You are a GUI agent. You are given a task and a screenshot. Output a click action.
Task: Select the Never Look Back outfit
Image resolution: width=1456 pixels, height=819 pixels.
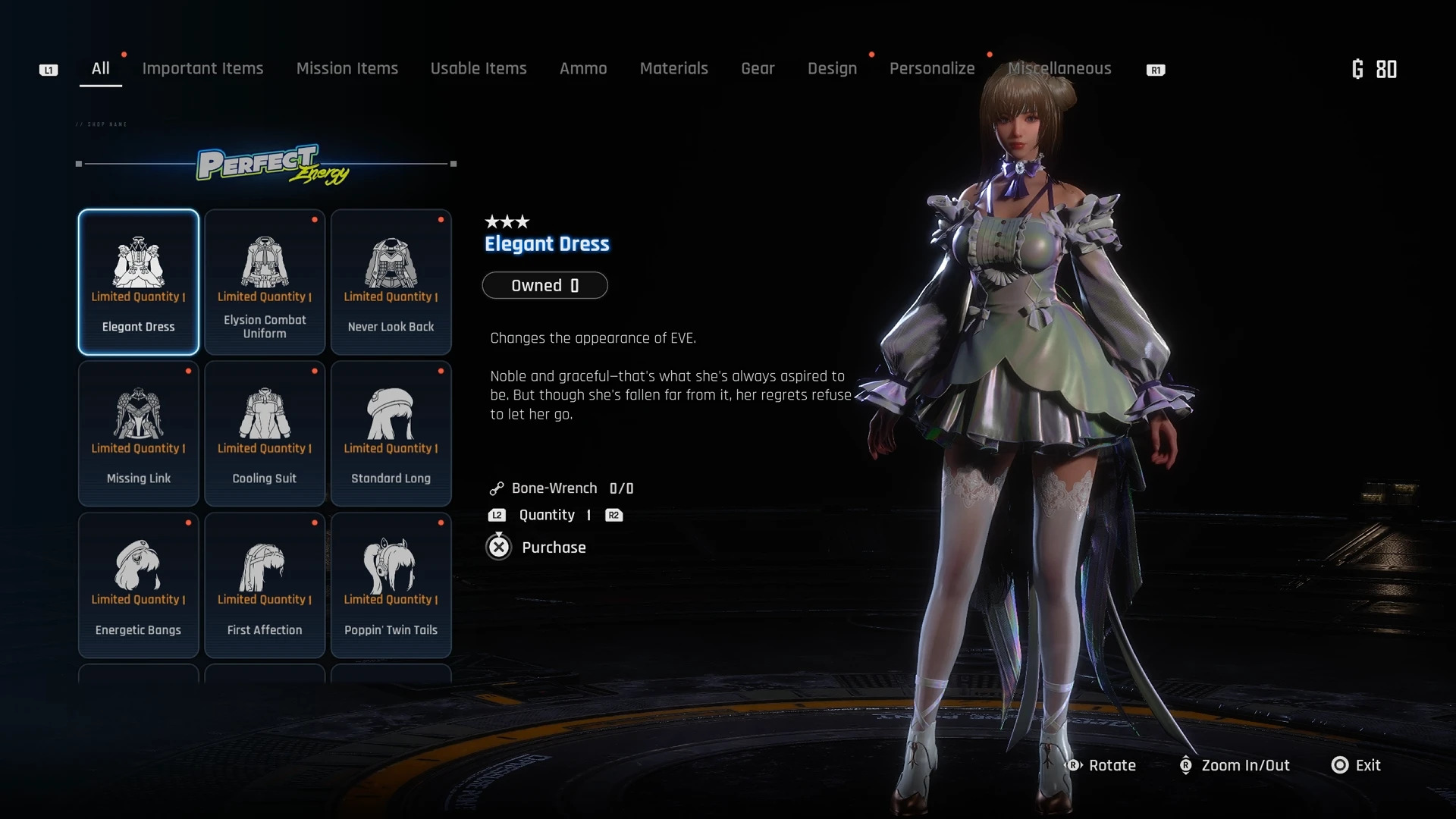(x=391, y=282)
